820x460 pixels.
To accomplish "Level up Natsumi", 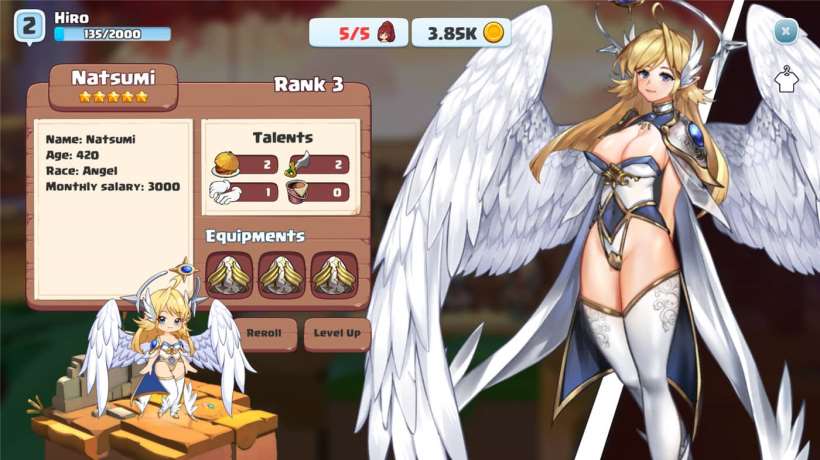I will coord(337,334).
